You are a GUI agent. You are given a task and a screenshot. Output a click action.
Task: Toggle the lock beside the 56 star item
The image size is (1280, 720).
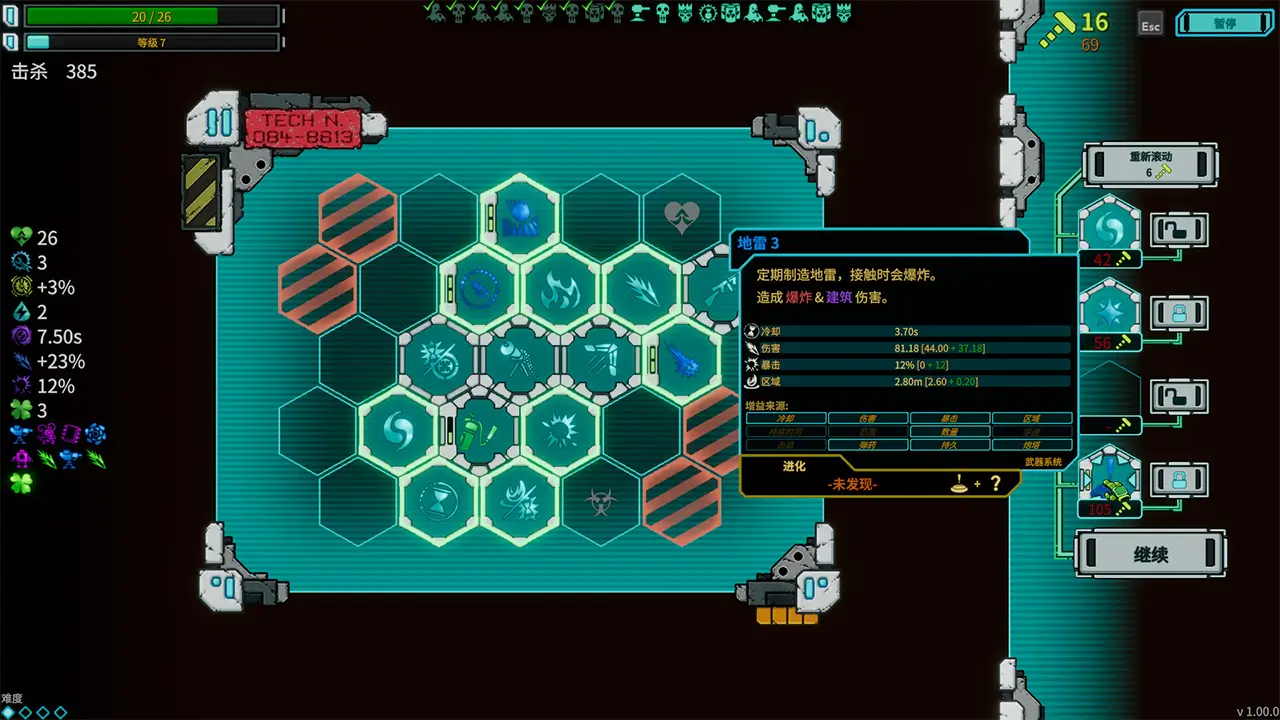1180,313
